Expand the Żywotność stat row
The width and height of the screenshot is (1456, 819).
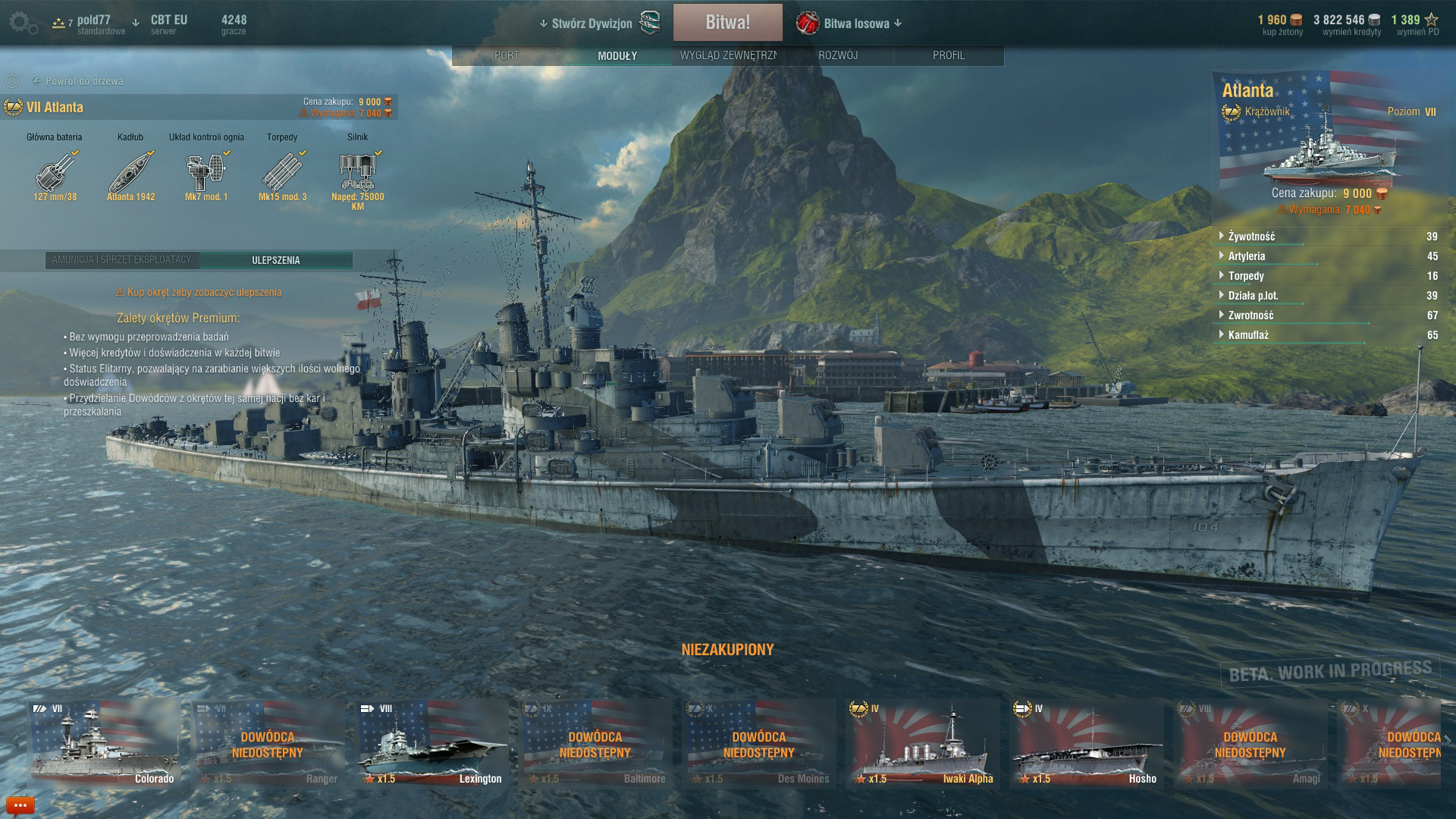click(x=1251, y=237)
